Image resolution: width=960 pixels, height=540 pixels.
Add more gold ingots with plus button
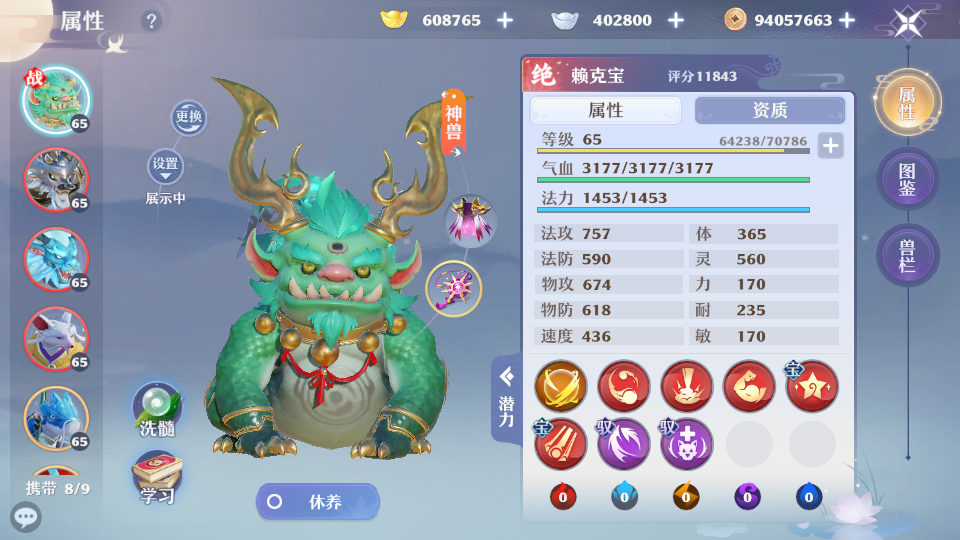505,20
